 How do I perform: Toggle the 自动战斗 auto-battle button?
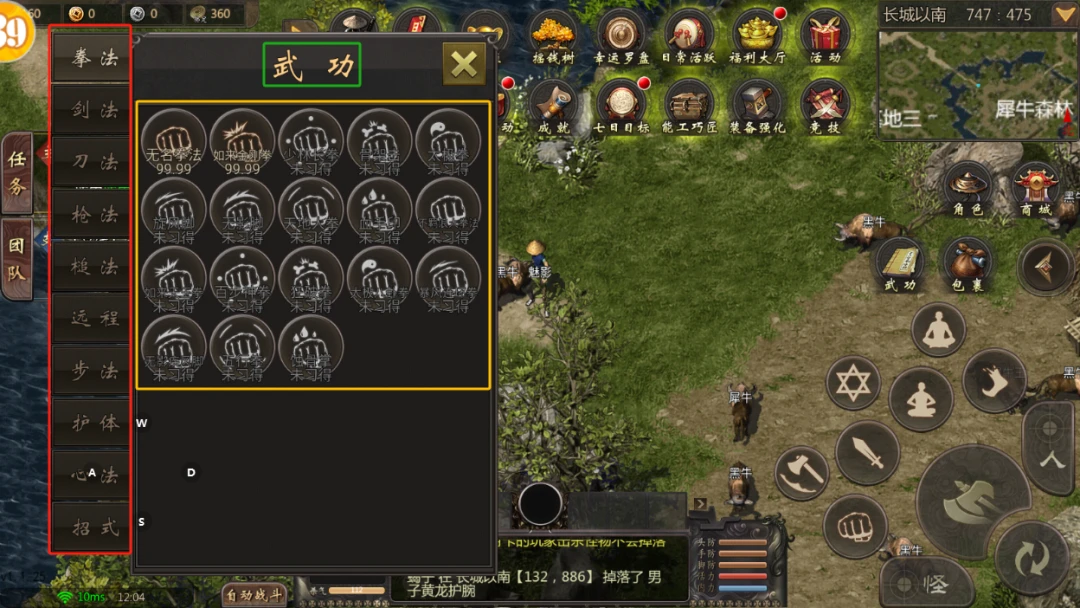point(254,595)
